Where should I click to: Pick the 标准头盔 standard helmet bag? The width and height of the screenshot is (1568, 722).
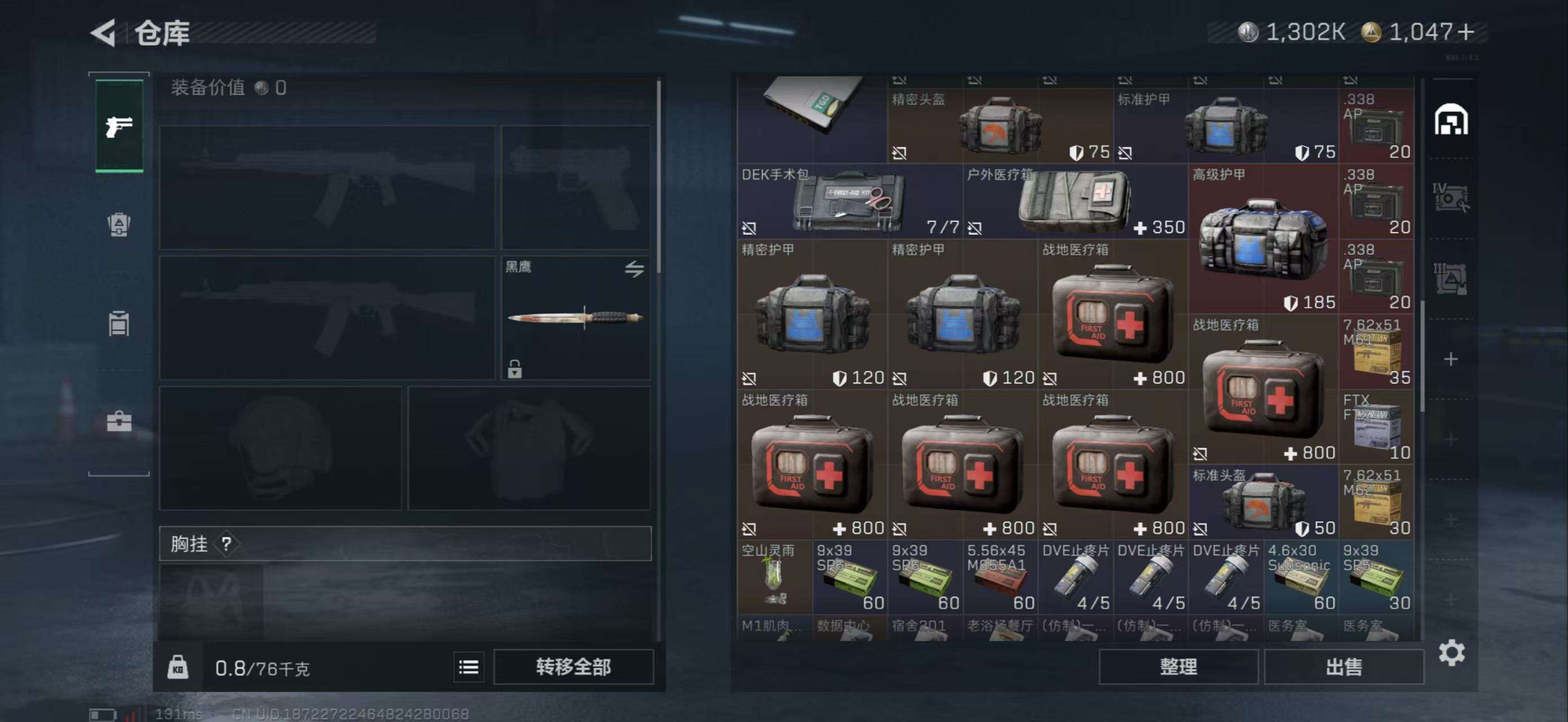click(x=1263, y=502)
